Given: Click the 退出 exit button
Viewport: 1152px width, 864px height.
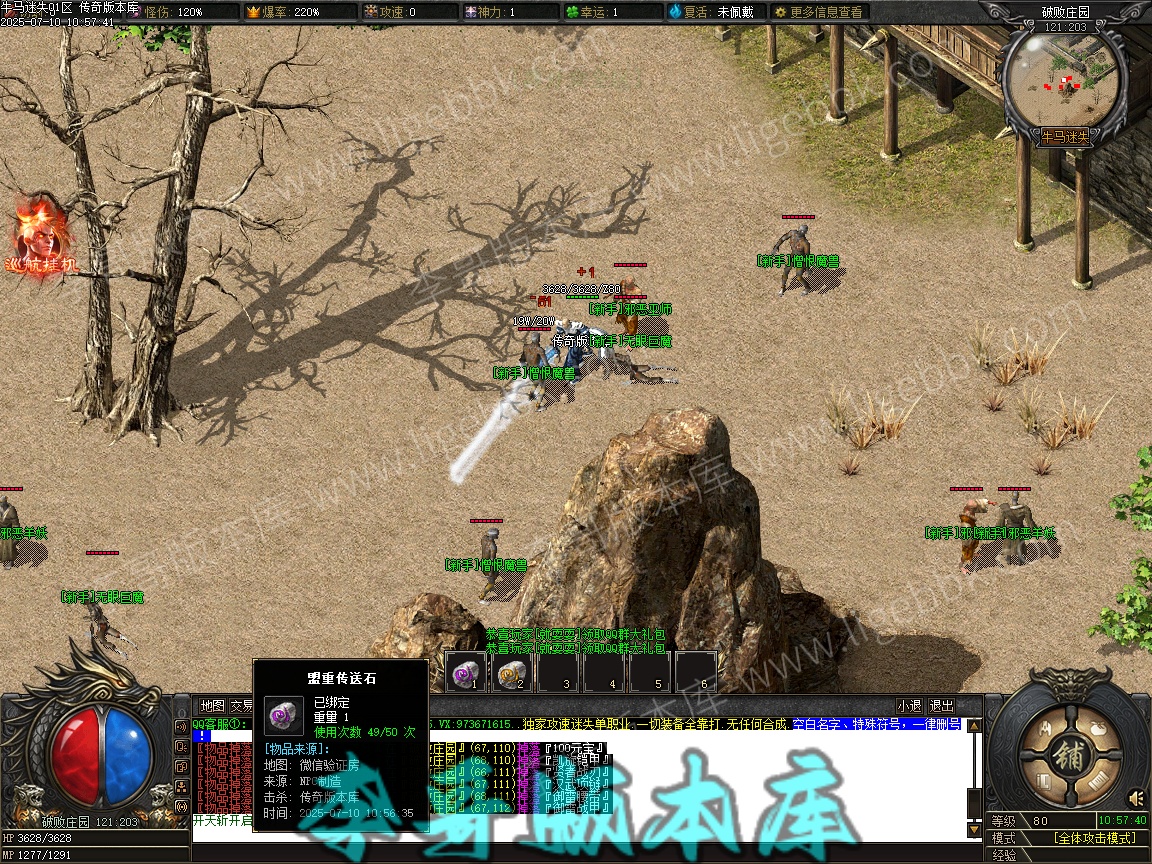Looking at the screenshot, I should point(941,705).
